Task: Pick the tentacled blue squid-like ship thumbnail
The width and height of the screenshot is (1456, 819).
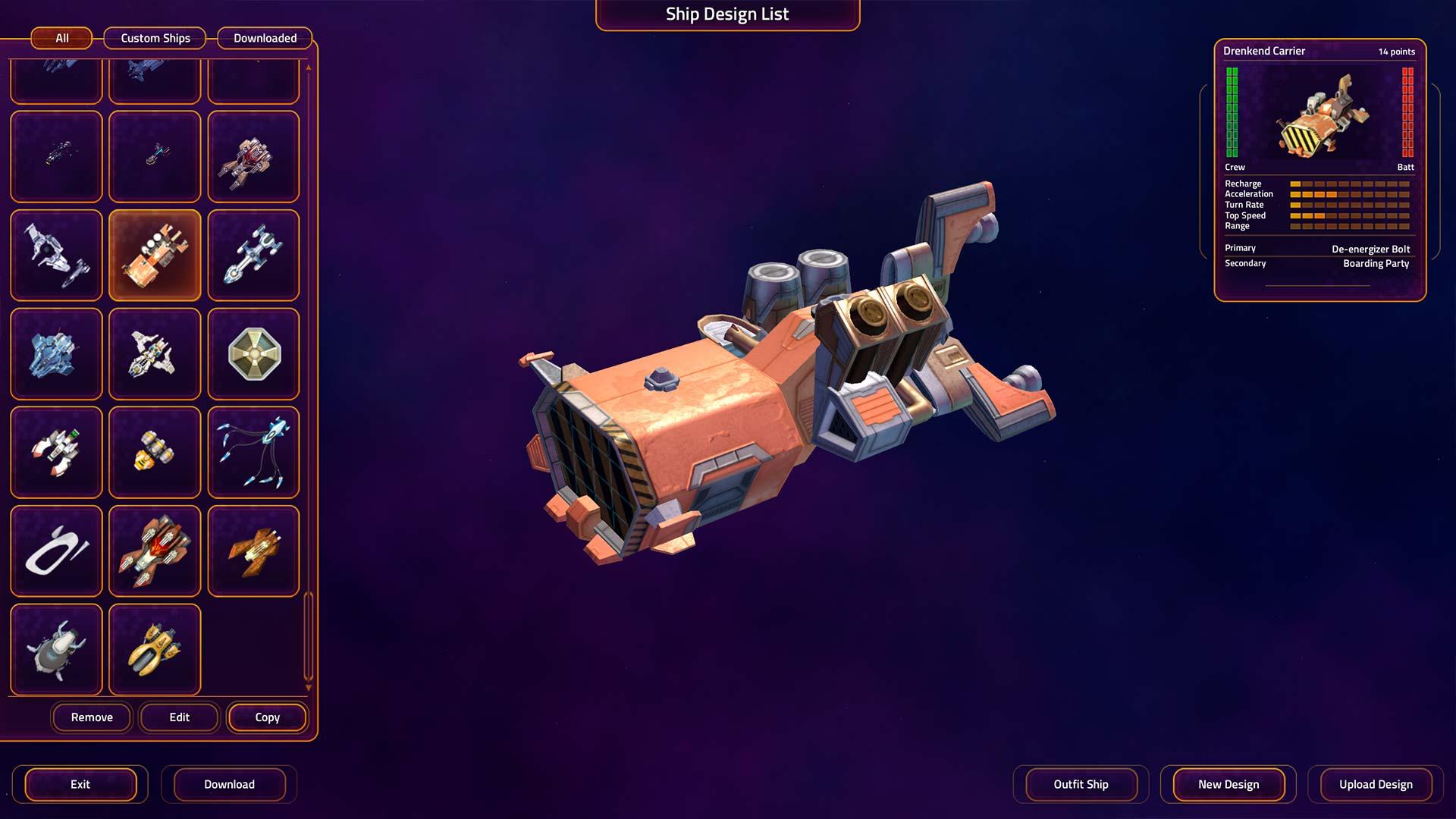Action: coord(253,453)
